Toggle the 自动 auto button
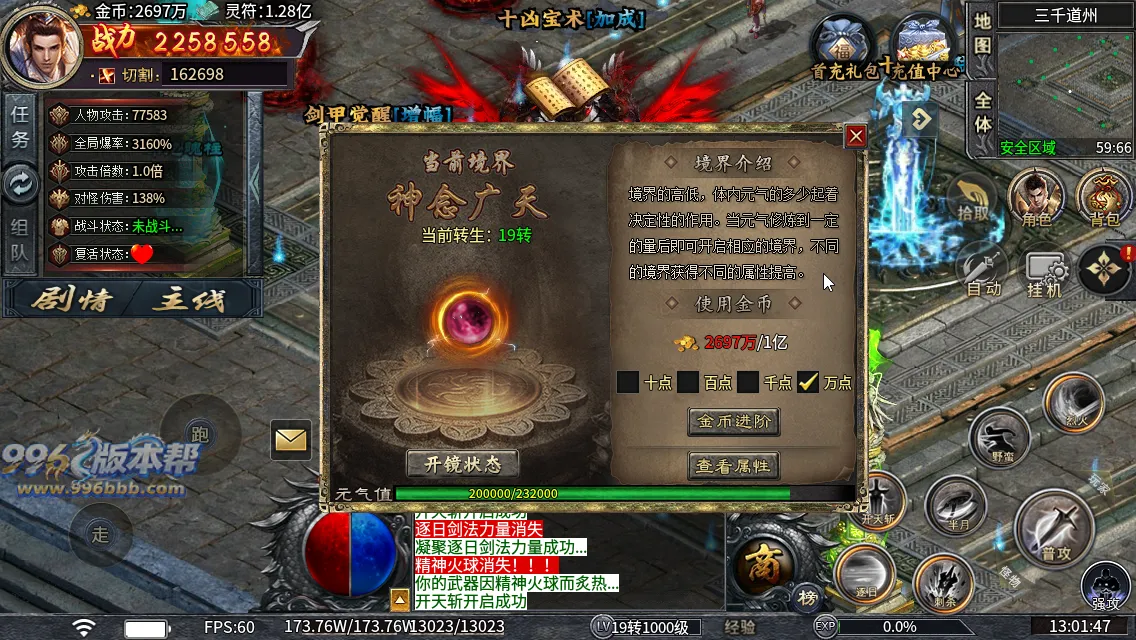The height and width of the screenshot is (640, 1136). tap(984, 270)
